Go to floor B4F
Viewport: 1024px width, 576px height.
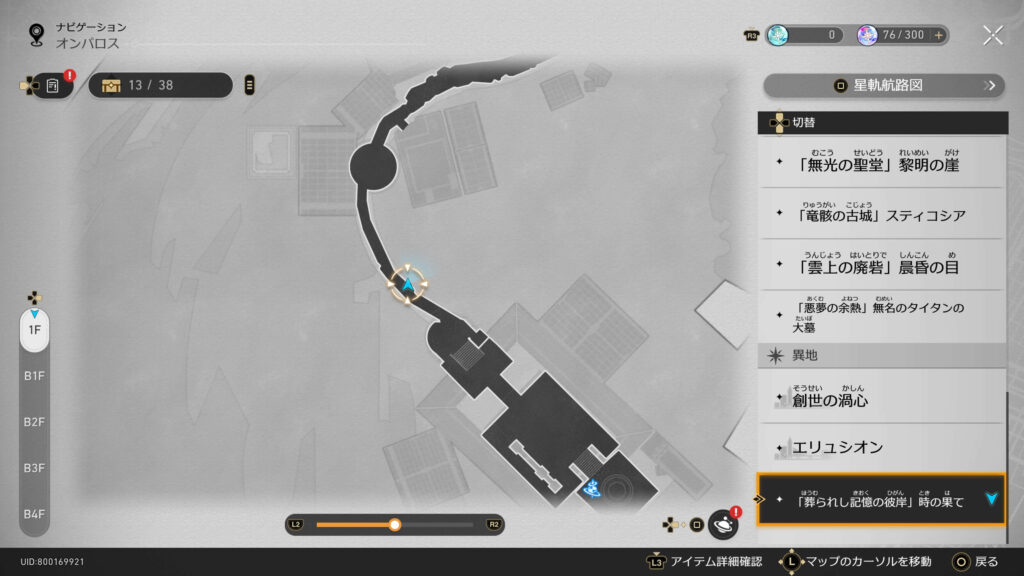[x=34, y=514]
